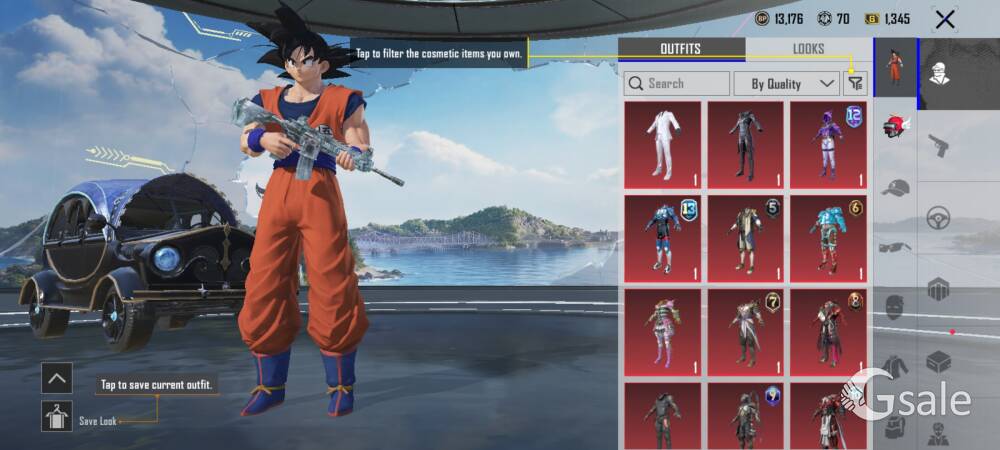Select the red winged helmet category
1000x450 pixels.
895,126
